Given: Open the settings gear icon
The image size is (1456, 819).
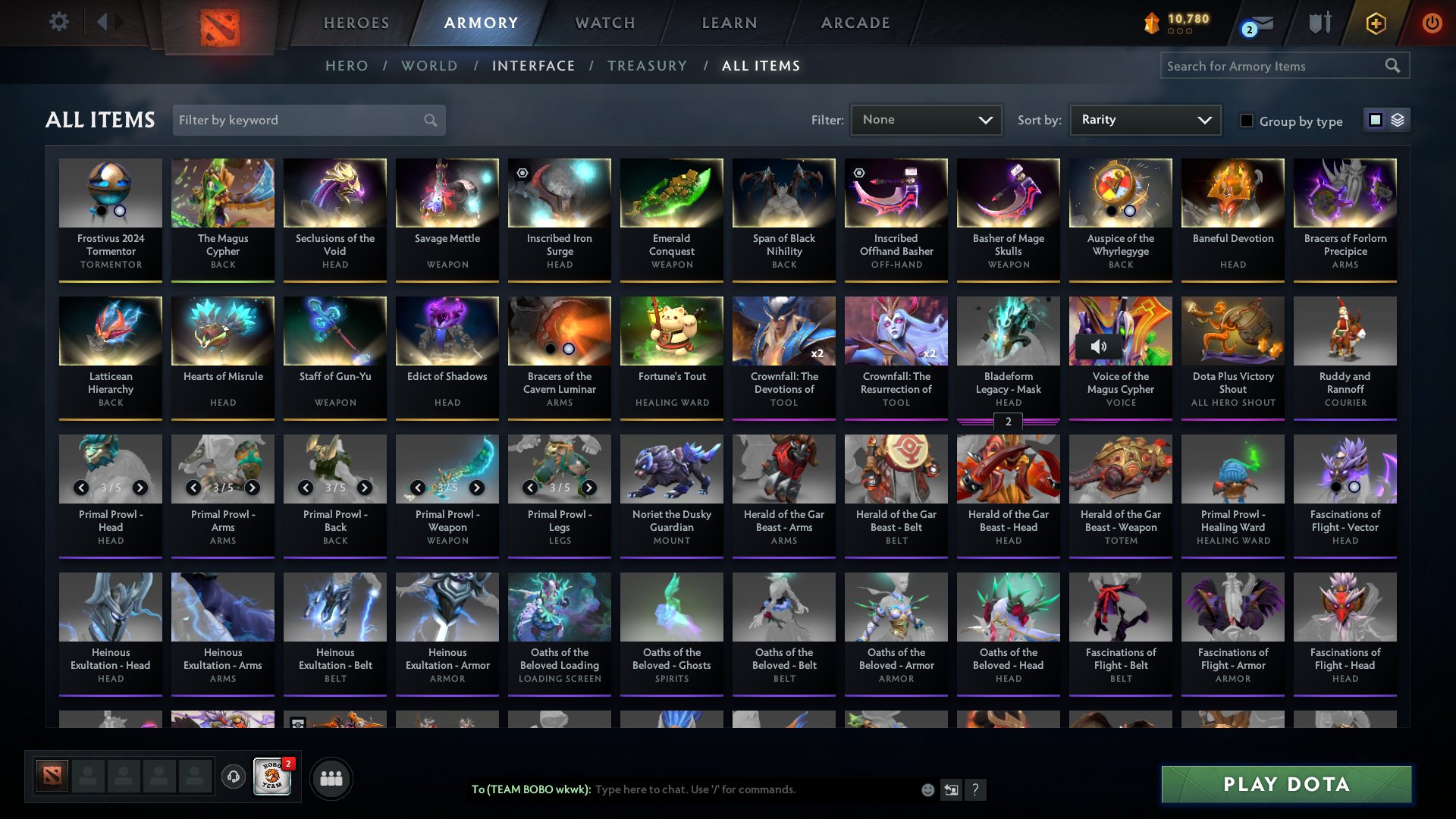Looking at the screenshot, I should (59, 22).
